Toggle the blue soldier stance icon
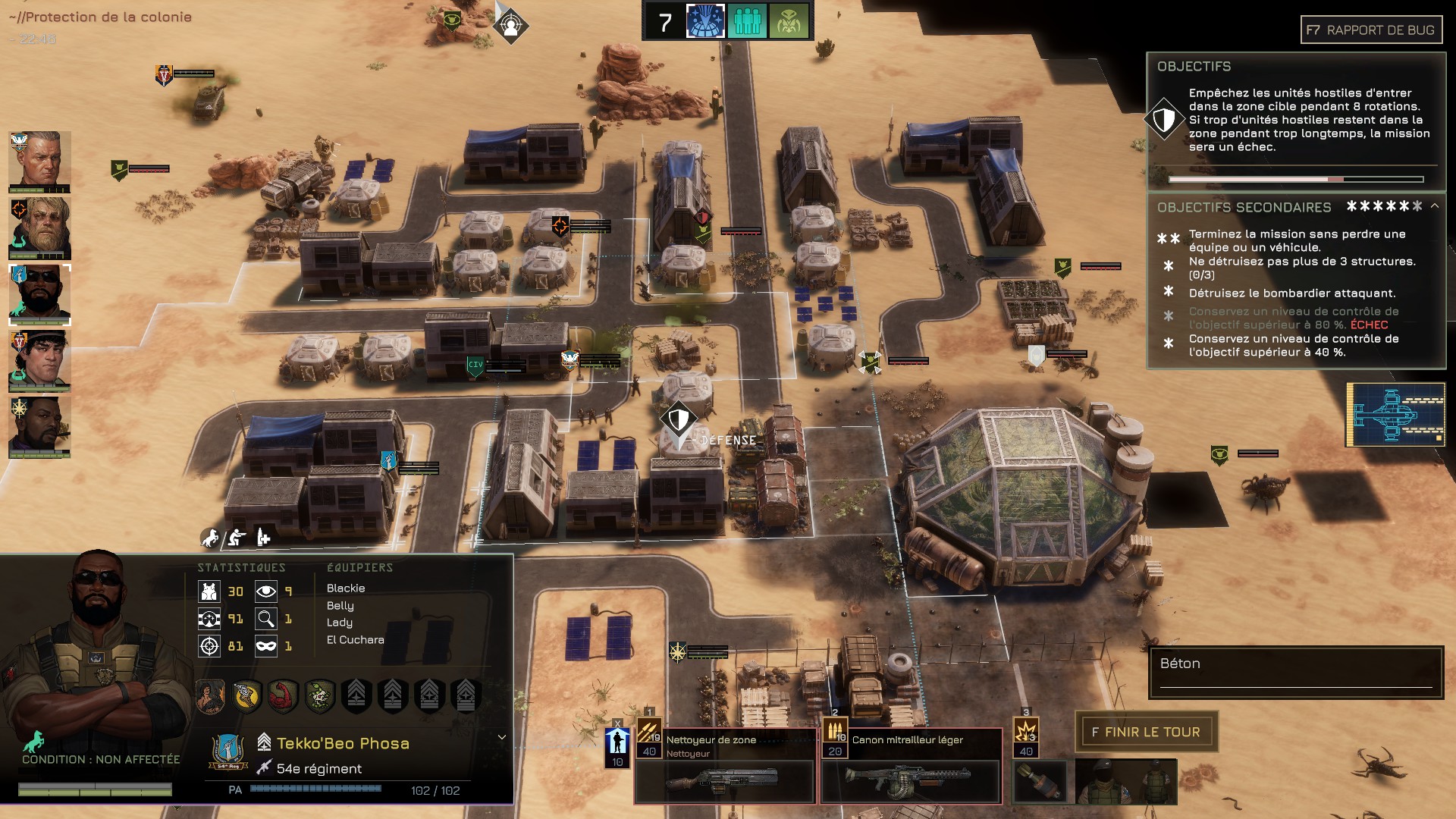The image size is (1456, 819). [x=617, y=747]
